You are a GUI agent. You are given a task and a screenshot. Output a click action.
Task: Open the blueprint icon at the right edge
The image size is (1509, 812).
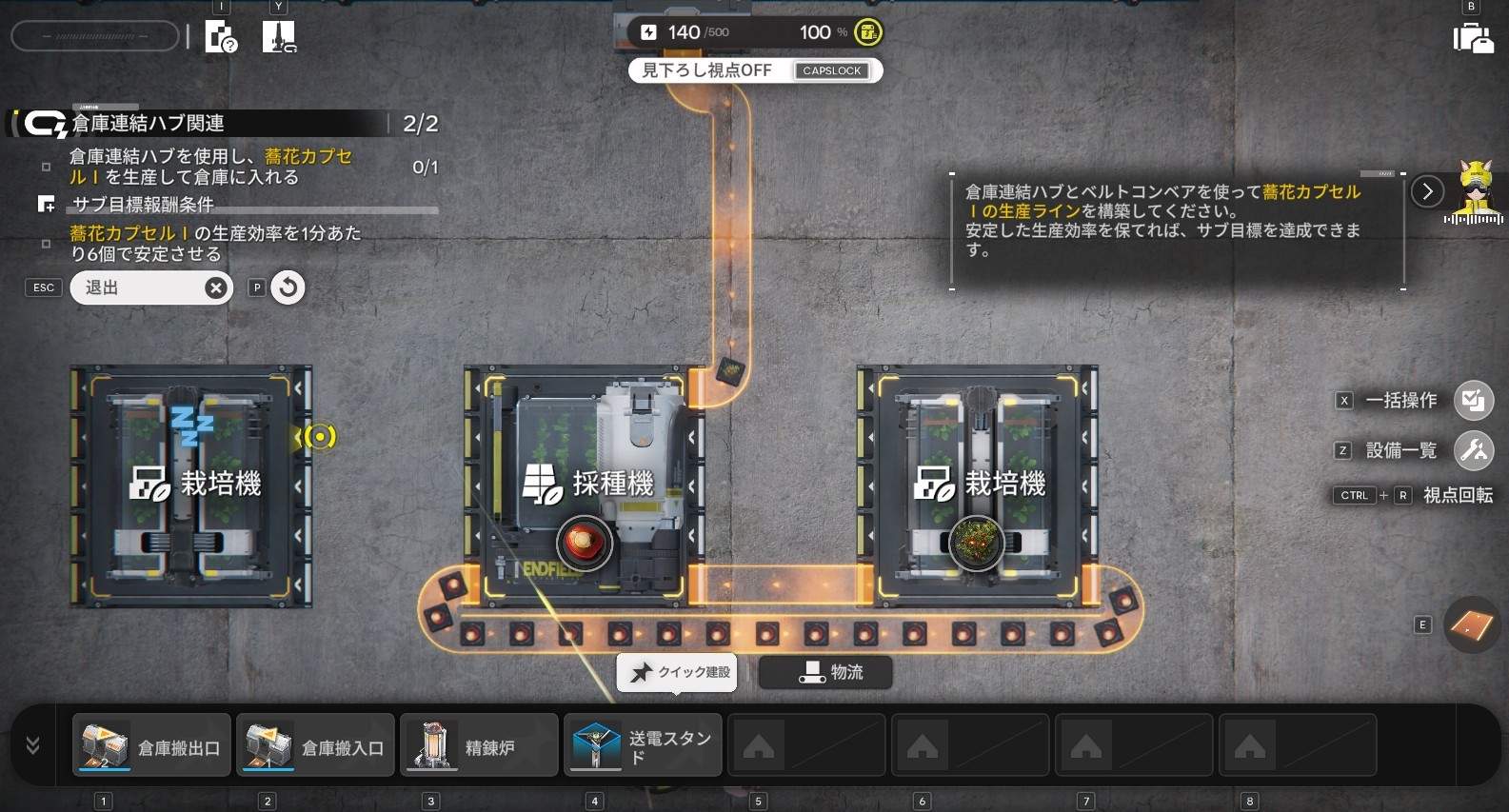click(1471, 625)
